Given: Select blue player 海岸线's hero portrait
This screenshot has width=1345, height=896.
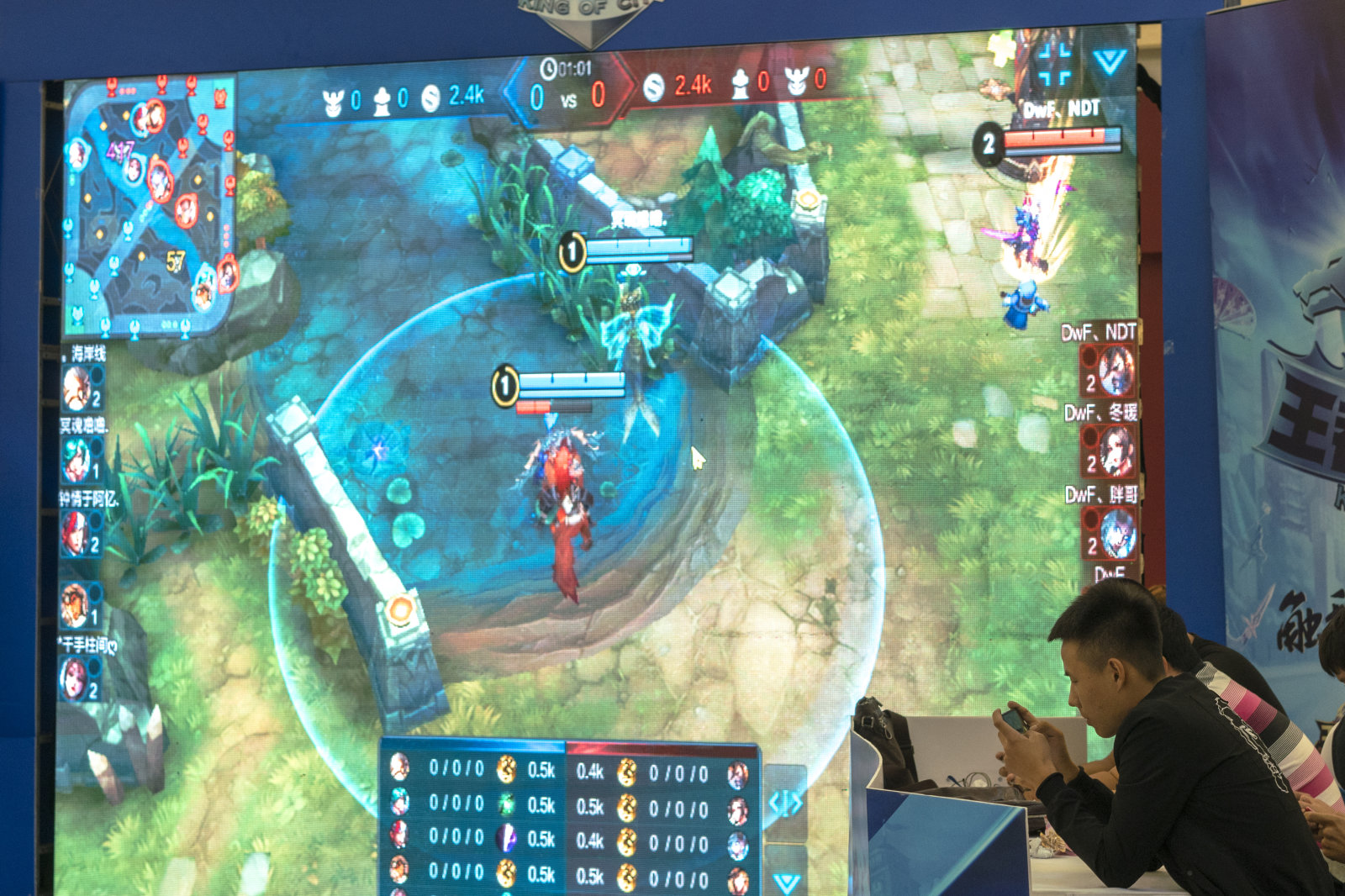Looking at the screenshot, I should (x=78, y=388).
